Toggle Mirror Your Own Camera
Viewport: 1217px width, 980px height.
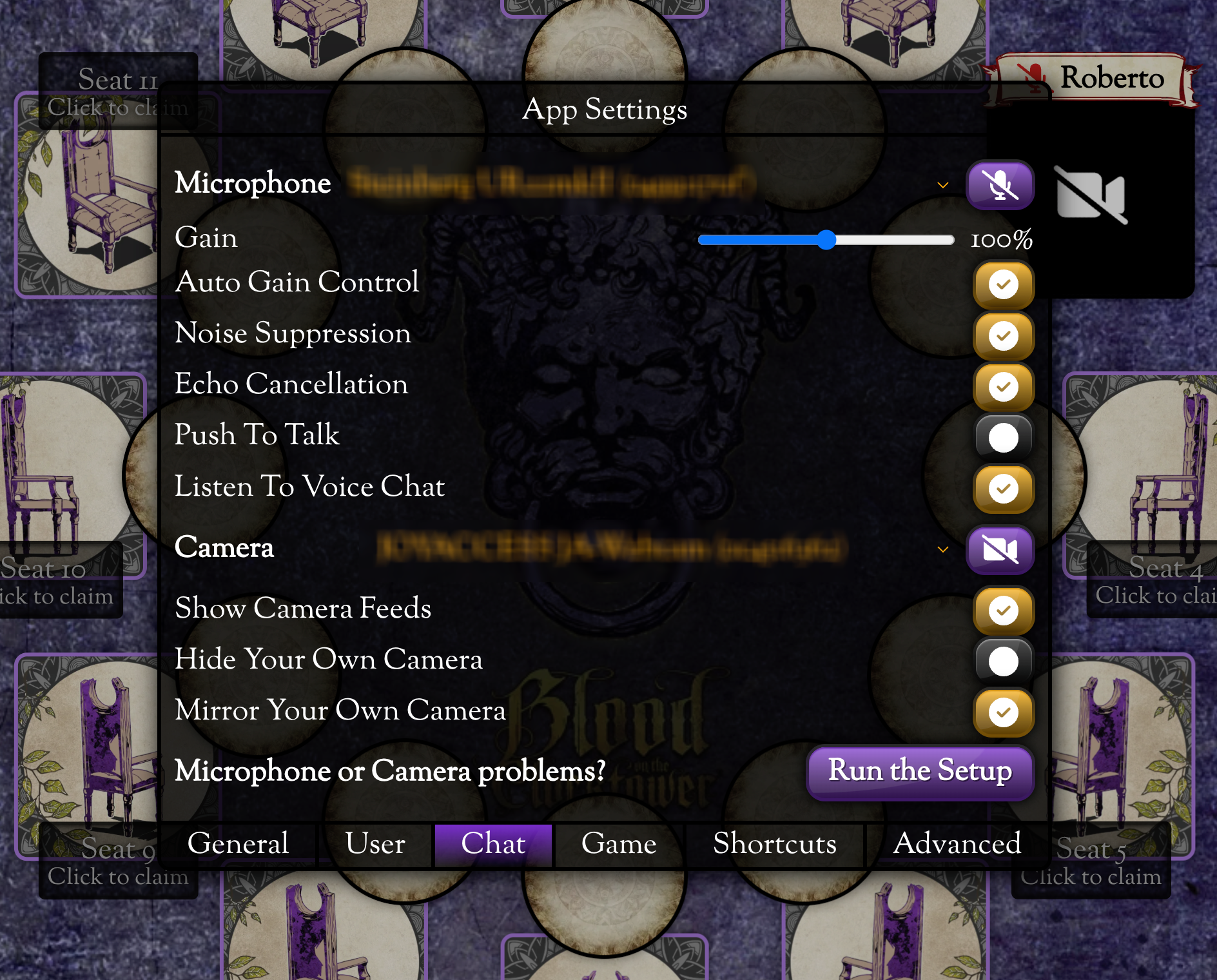click(1003, 712)
